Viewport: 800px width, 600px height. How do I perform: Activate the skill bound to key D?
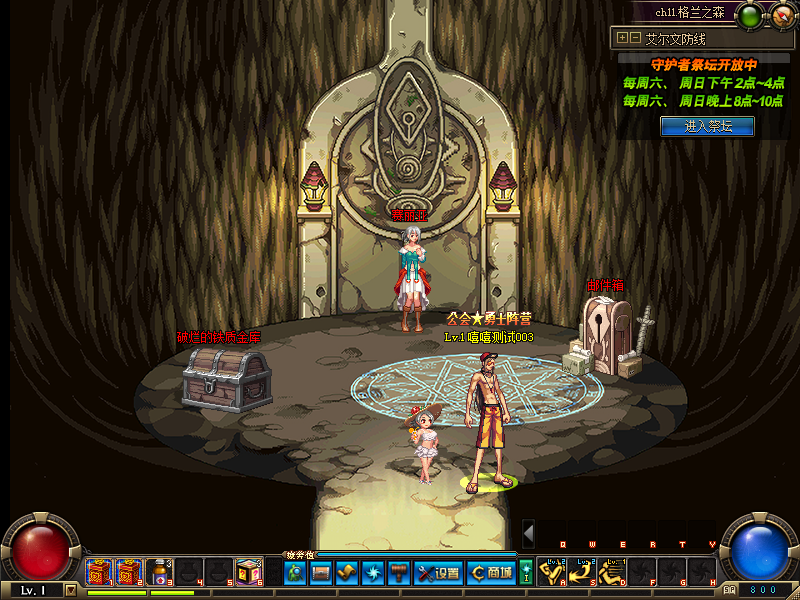click(612, 572)
